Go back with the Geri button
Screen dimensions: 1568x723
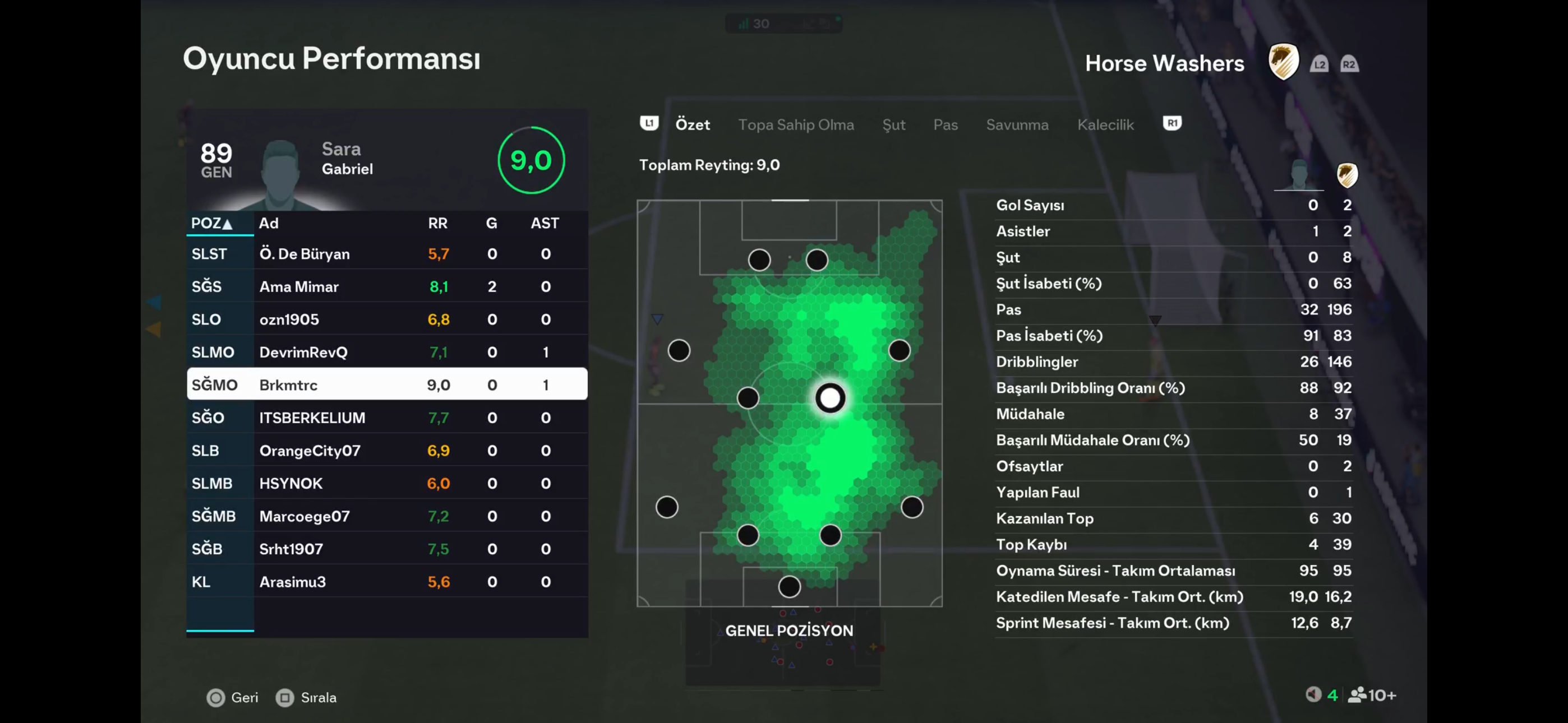(x=233, y=697)
